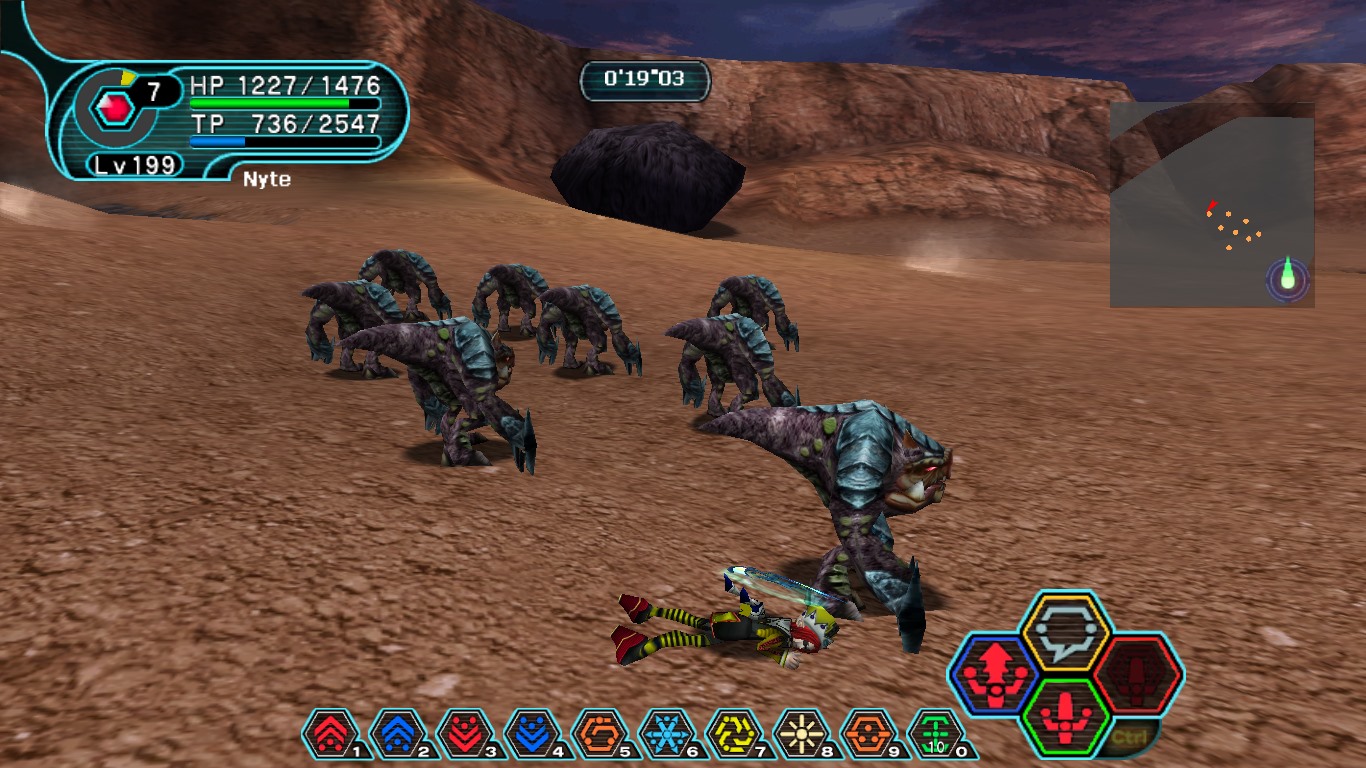Use the yellow swirl technique in slot 7
Screen dimensions: 1366x768
737,735
